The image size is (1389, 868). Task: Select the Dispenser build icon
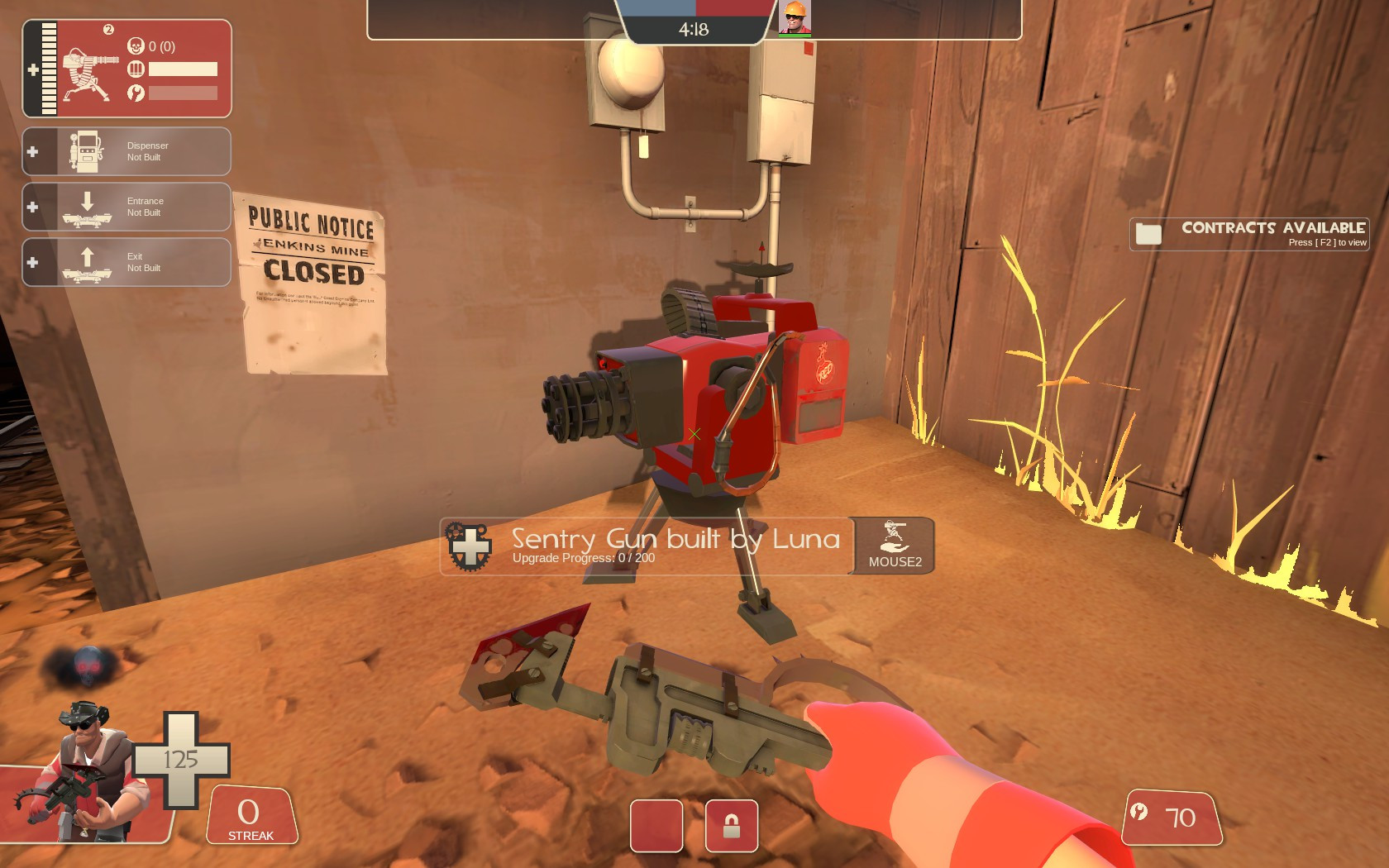coord(85,150)
